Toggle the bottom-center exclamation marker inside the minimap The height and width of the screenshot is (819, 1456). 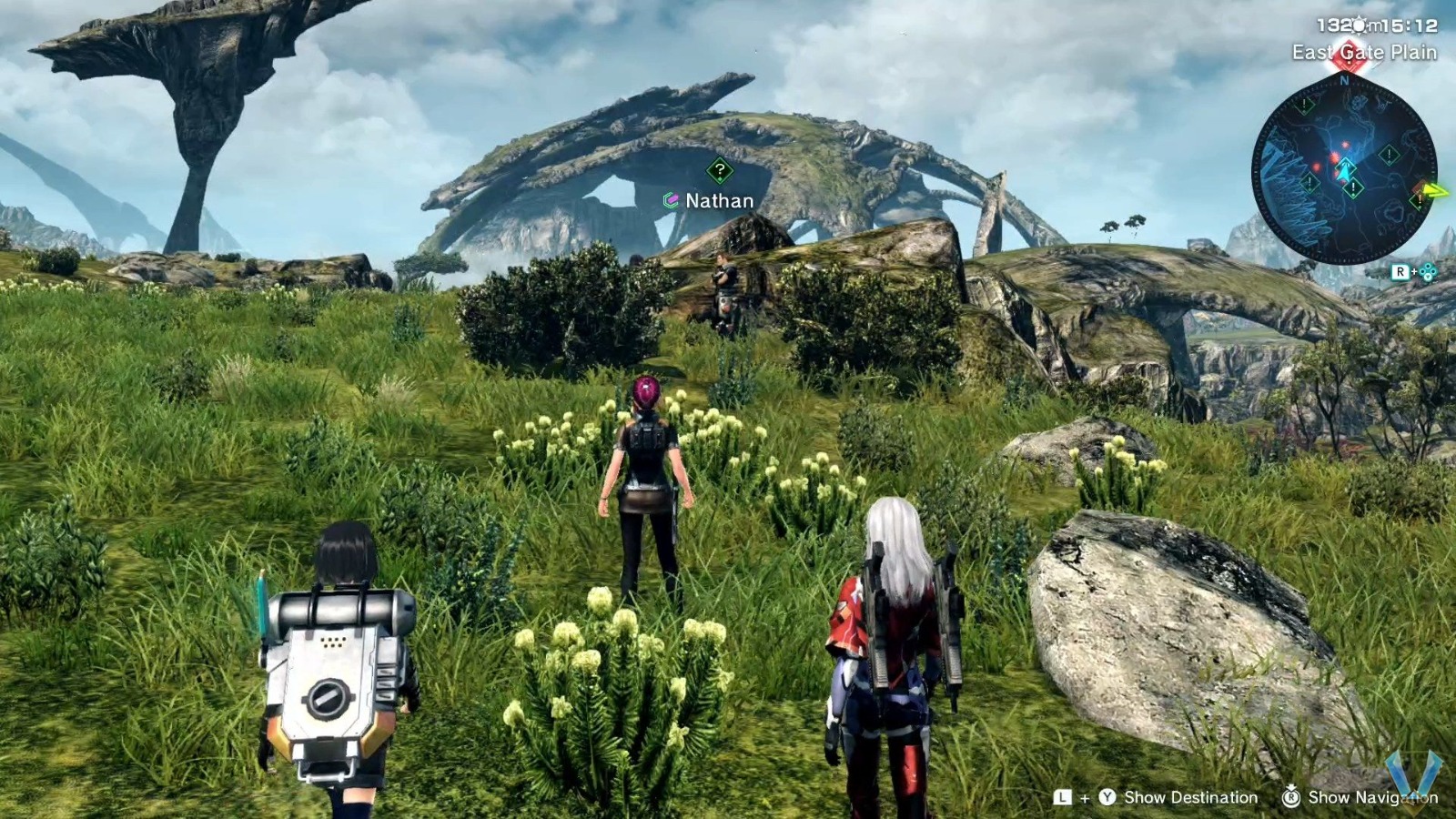point(1353,188)
